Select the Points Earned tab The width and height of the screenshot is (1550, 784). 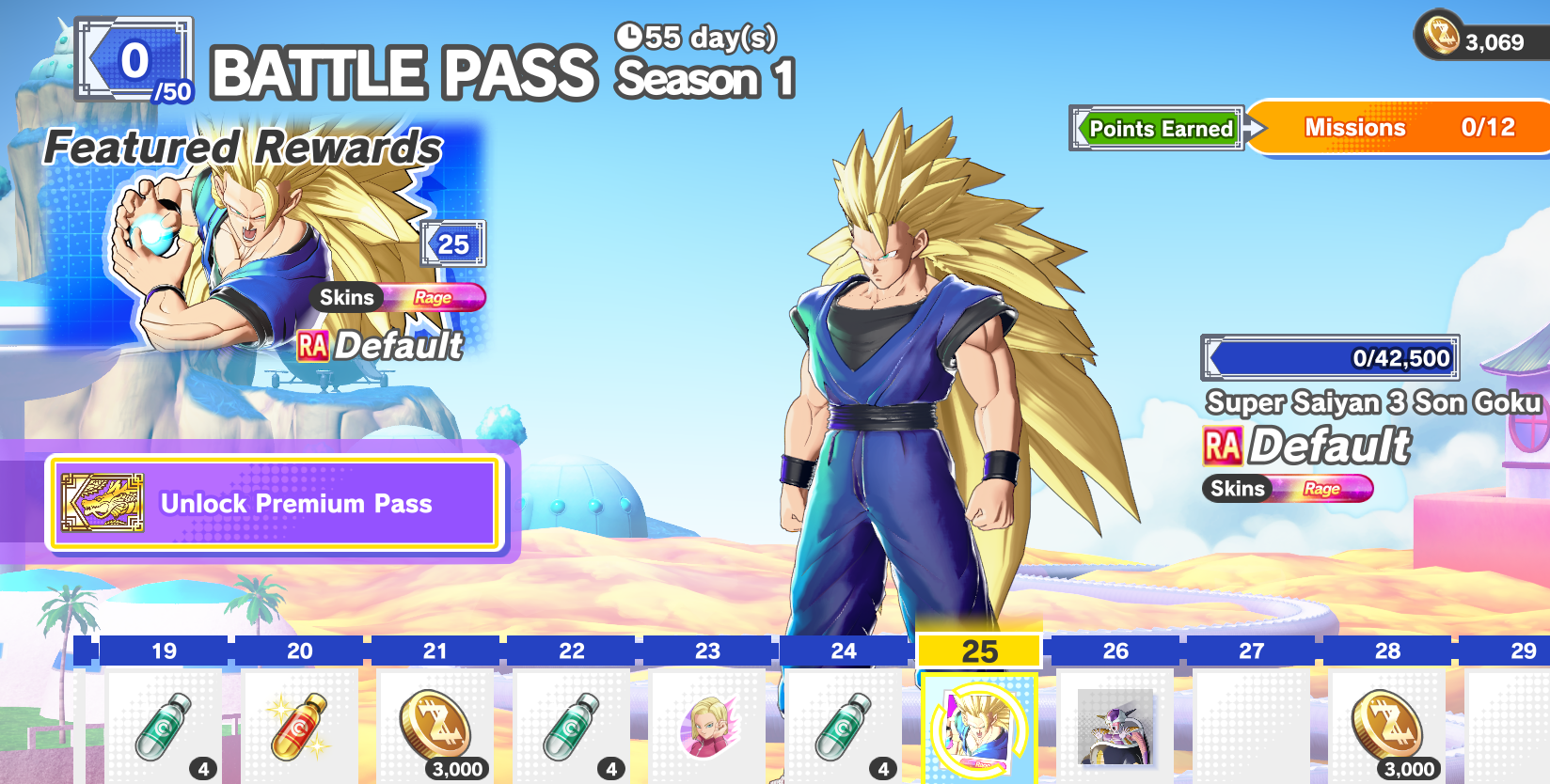1160,129
